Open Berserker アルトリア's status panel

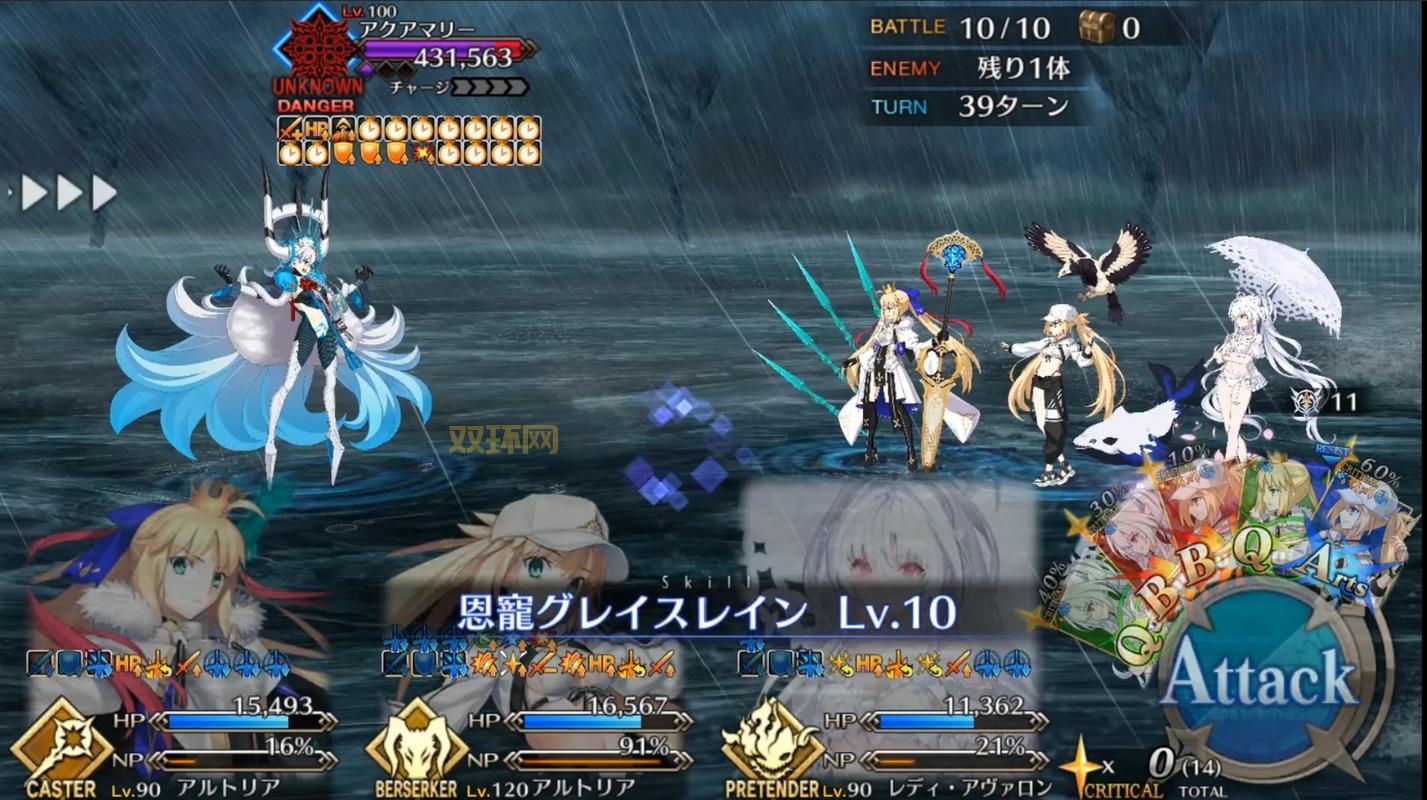pyautogui.click(x=530, y=720)
